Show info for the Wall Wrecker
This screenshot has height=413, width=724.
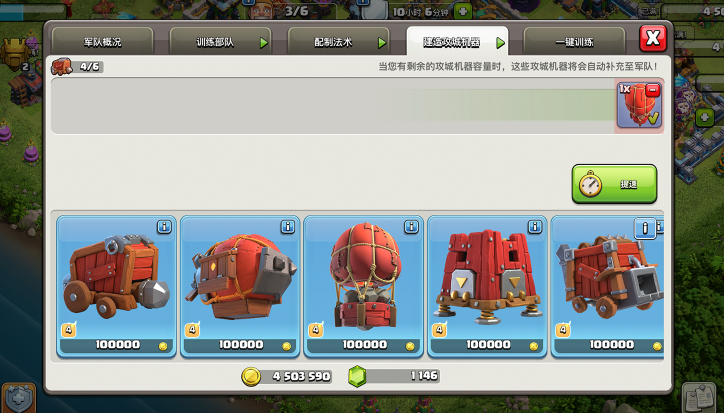pyautogui.click(x=164, y=227)
